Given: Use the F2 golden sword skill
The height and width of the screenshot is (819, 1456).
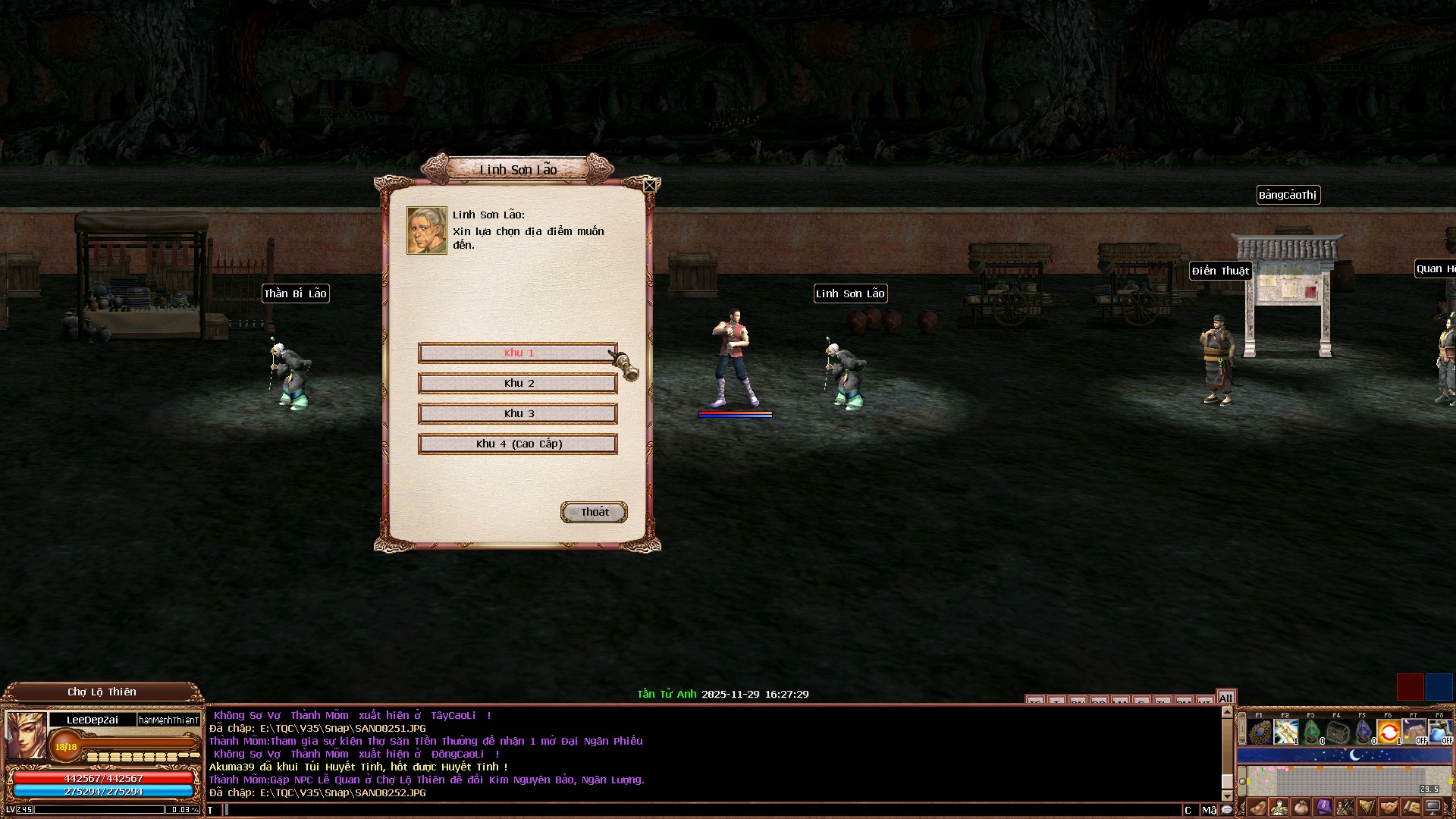Looking at the screenshot, I should coord(1286,732).
